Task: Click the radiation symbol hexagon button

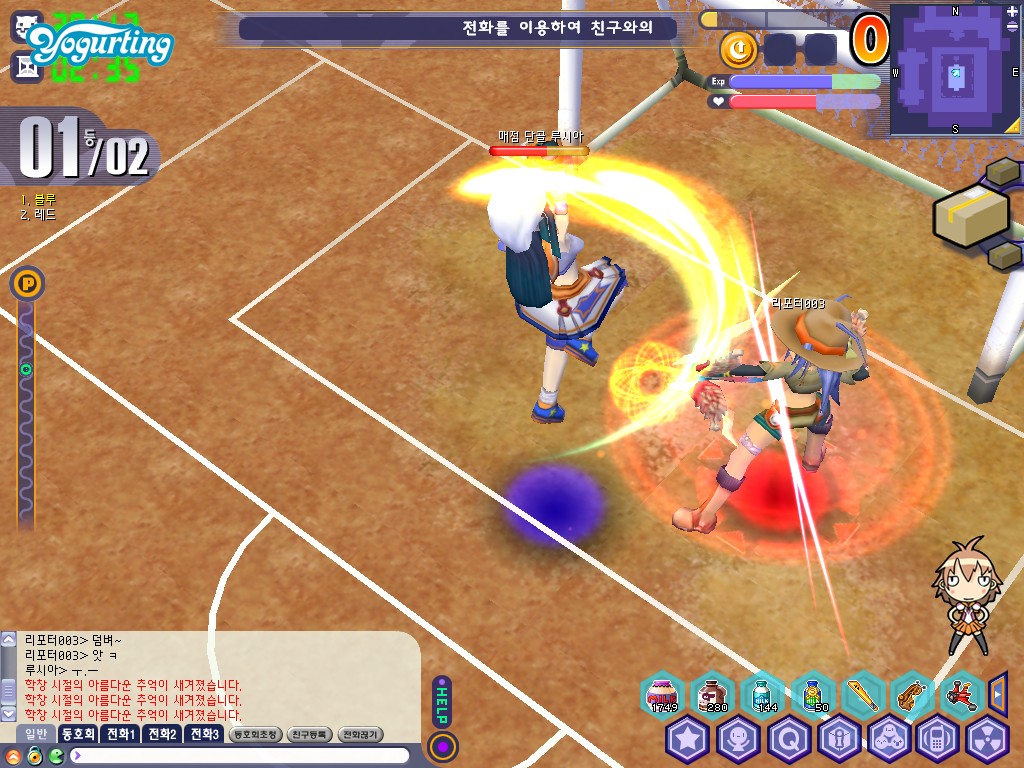Action: (x=988, y=739)
